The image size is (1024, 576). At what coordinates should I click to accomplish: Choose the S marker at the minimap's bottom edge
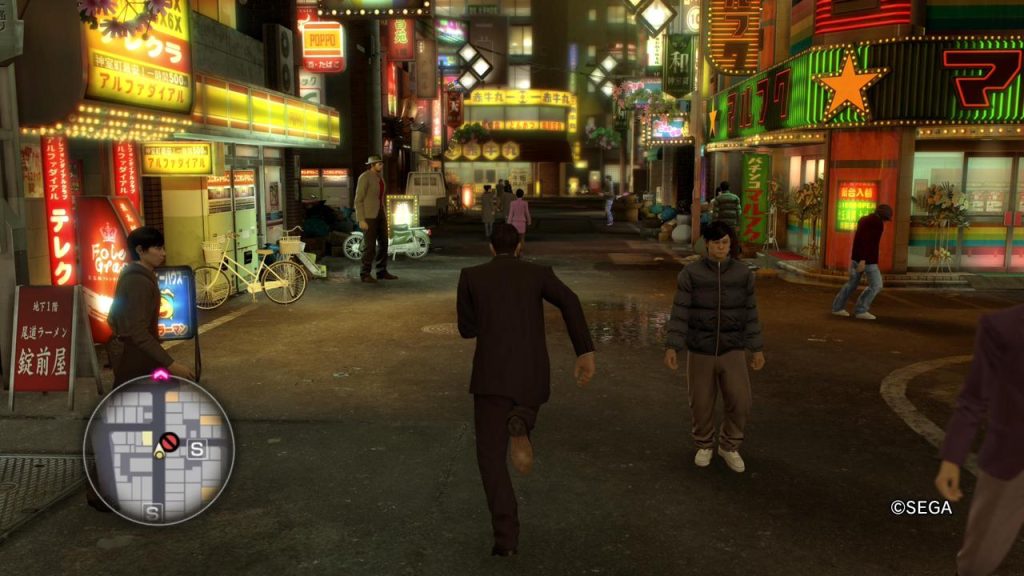(x=152, y=513)
